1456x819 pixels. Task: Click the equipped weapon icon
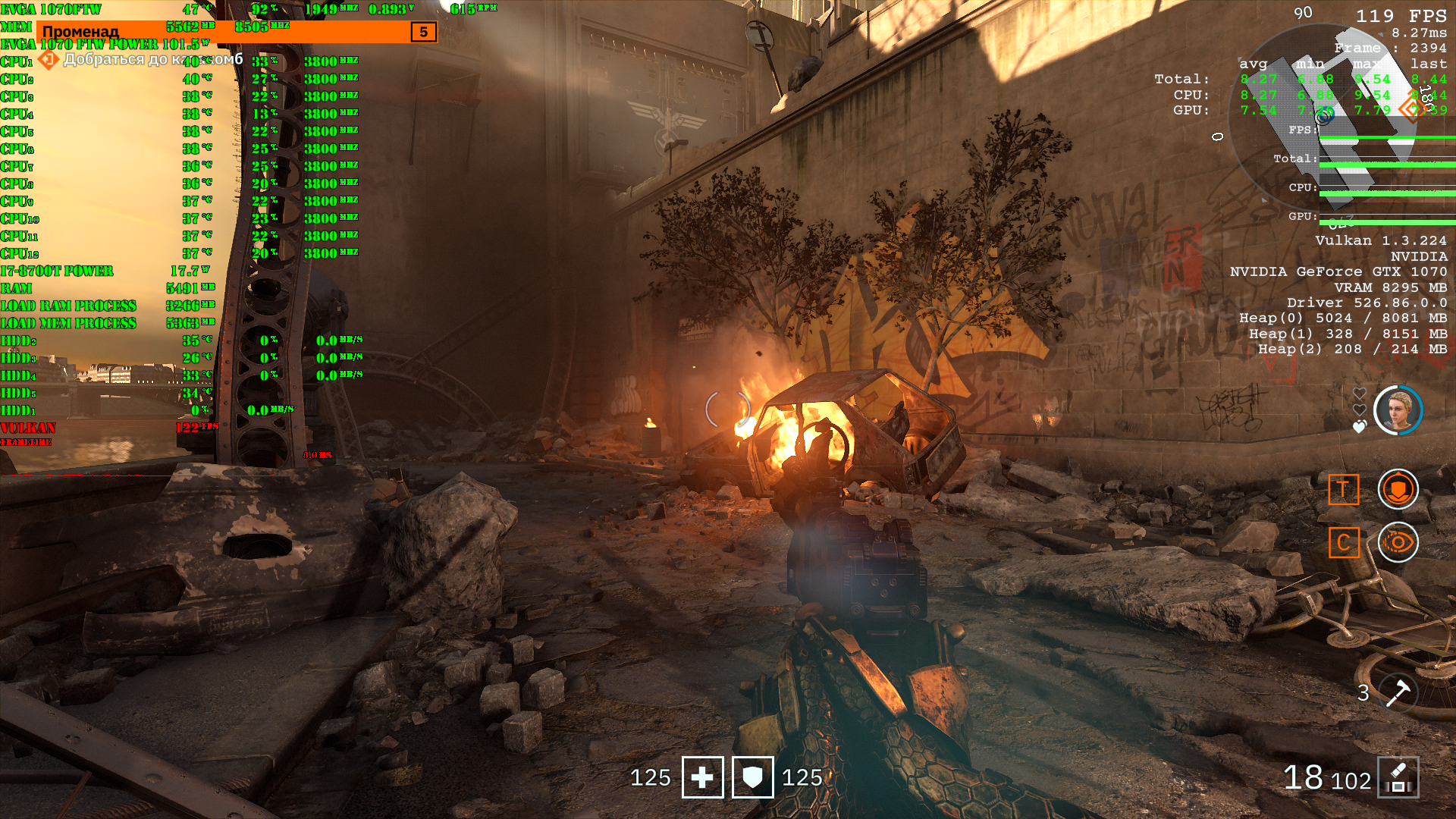(1398, 777)
